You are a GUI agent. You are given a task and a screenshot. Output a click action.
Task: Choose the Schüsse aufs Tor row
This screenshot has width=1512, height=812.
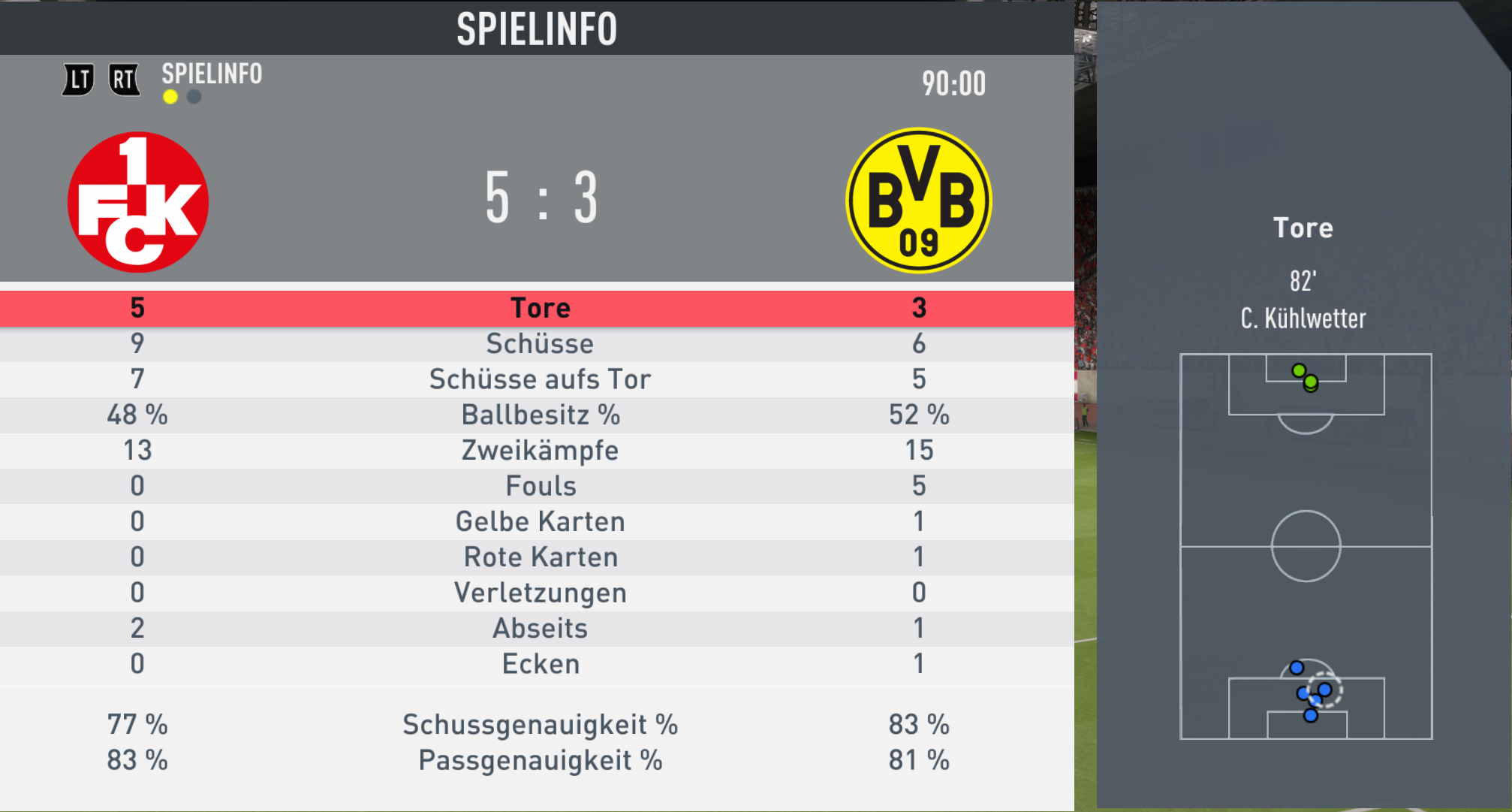(539, 379)
